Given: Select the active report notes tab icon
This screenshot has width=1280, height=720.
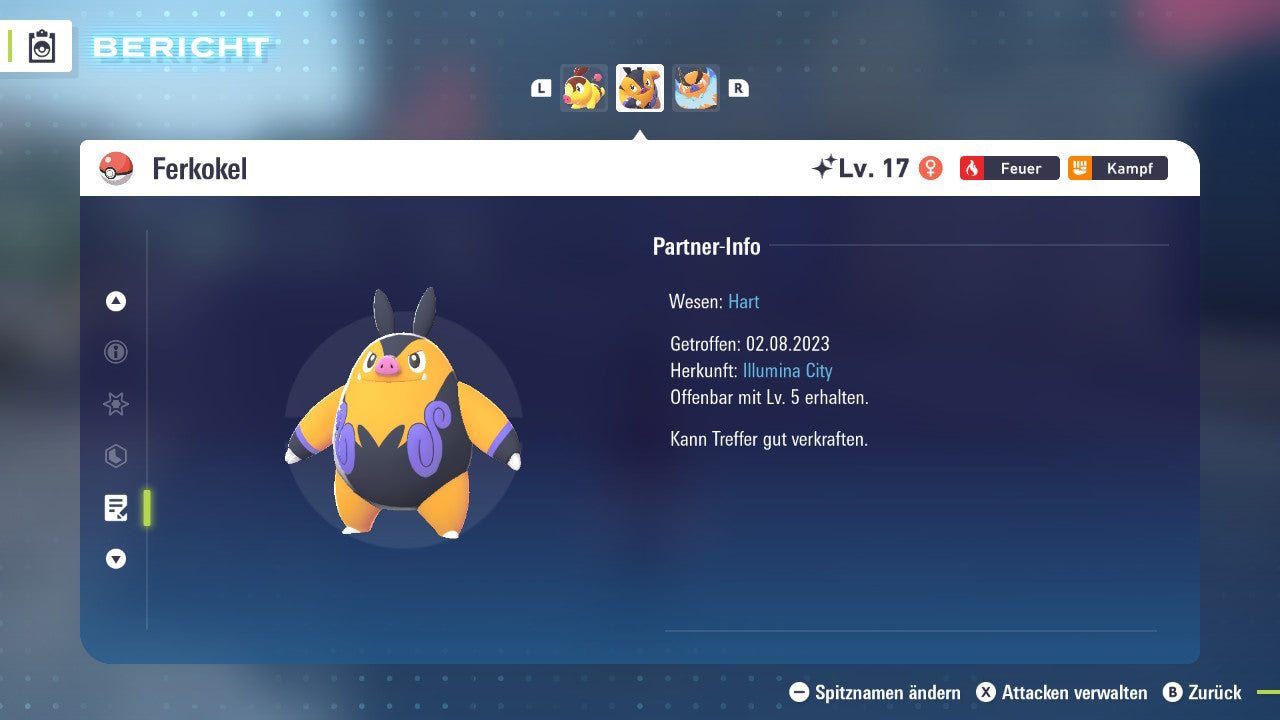Looking at the screenshot, I should [117, 508].
